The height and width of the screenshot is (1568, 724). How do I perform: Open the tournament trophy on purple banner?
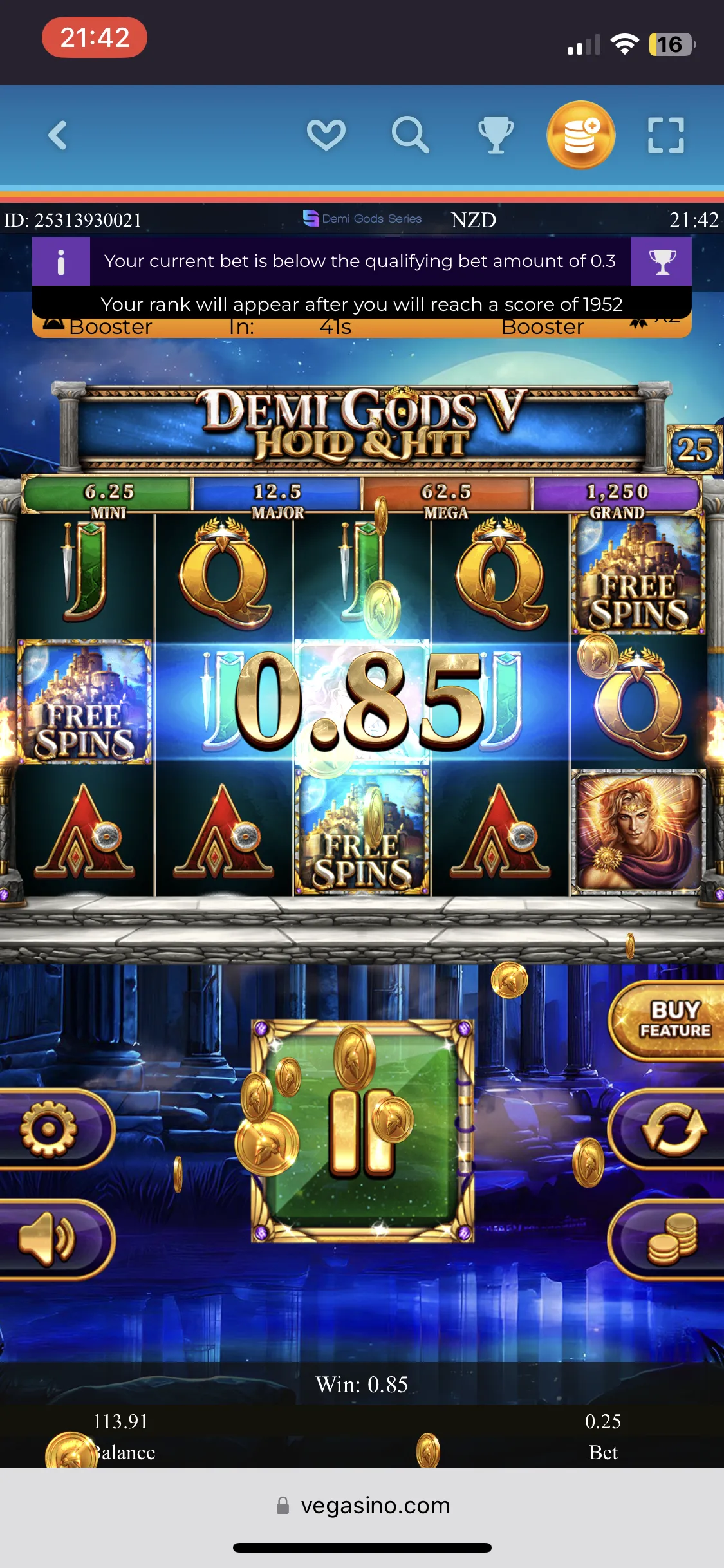point(662,261)
